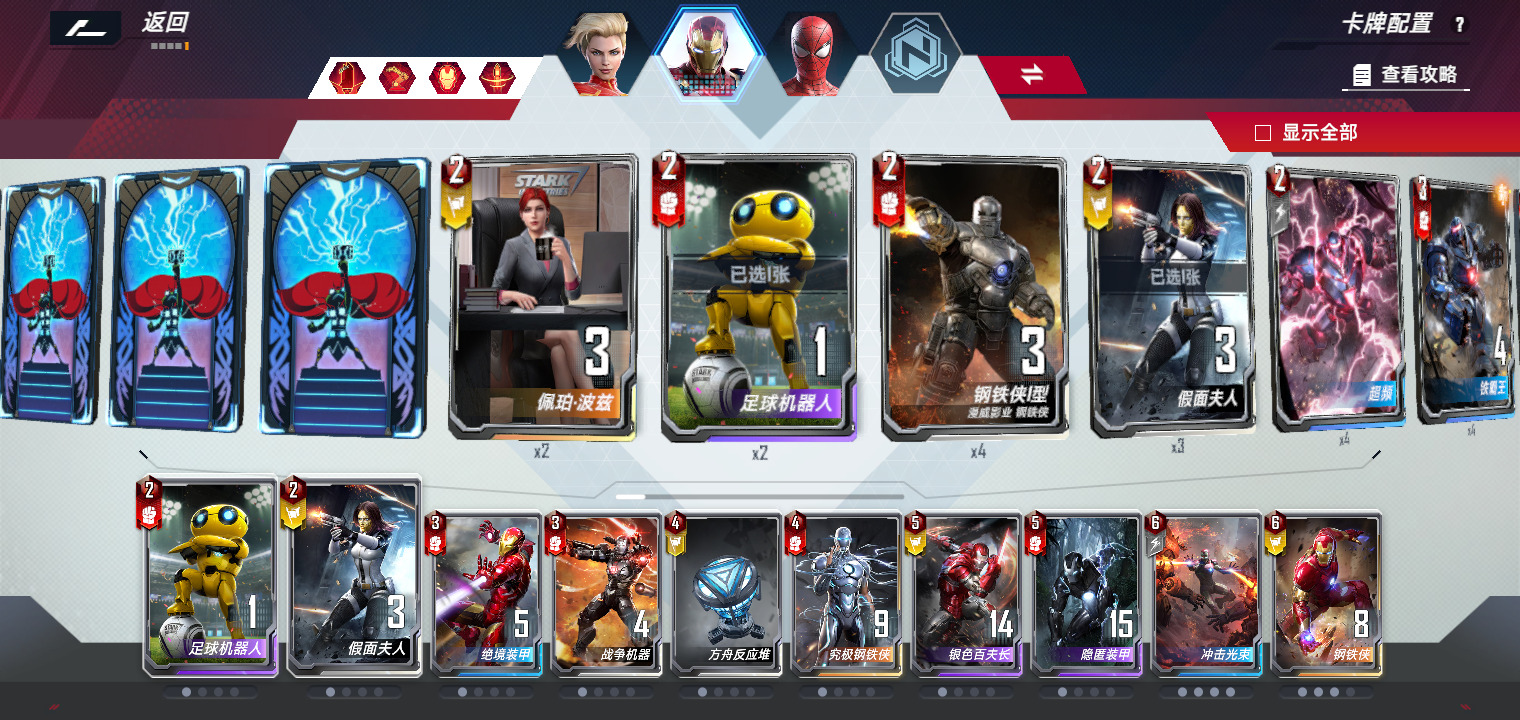Click the 战争机器 deck card
The height and width of the screenshot is (720, 1520).
607,592
